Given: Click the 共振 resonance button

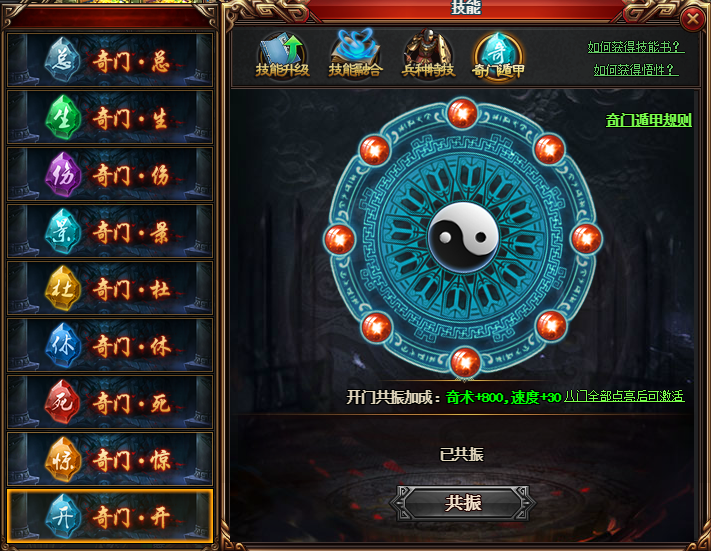Looking at the screenshot, I should [x=462, y=503].
